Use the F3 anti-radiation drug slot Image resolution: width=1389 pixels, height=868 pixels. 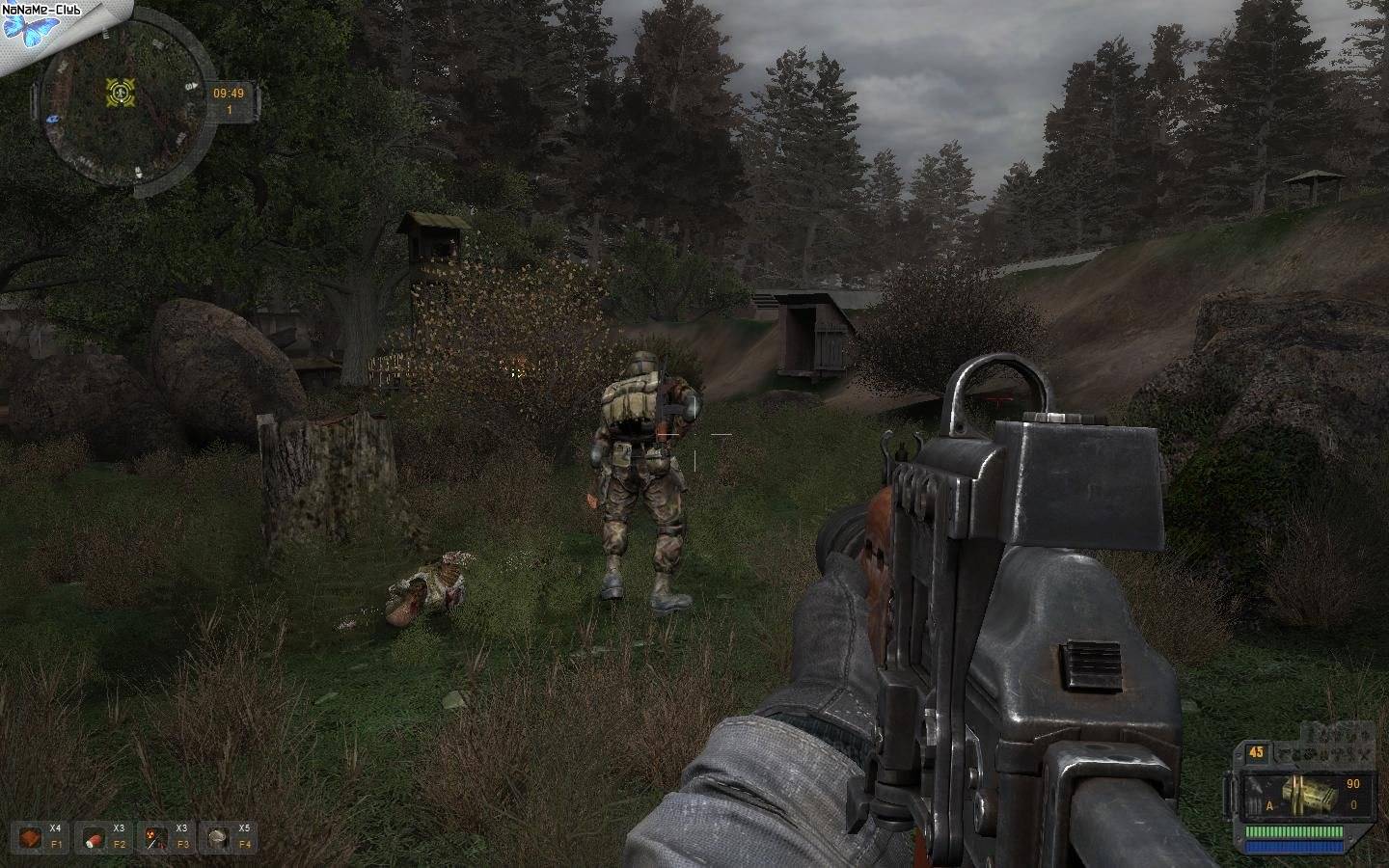click(x=154, y=836)
